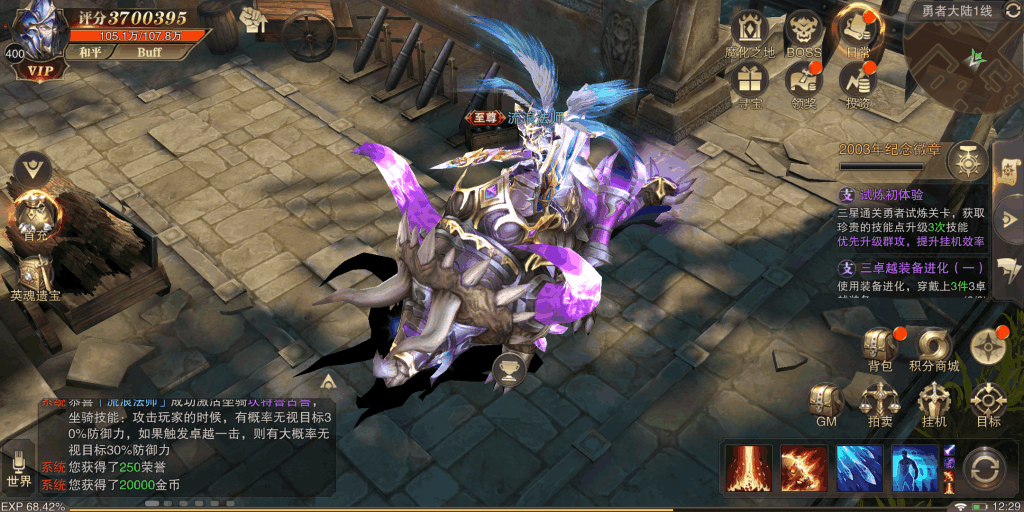1024x512 pixels.
Task: Open the 寻宝 treasure hunt gift icon
Action: click(749, 81)
